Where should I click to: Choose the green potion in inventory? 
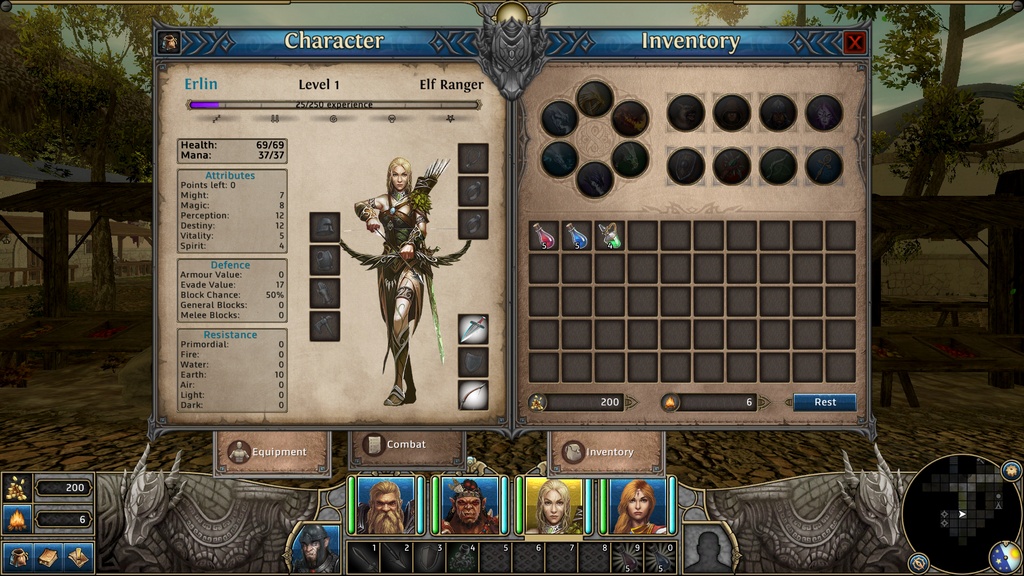coord(609,236)
